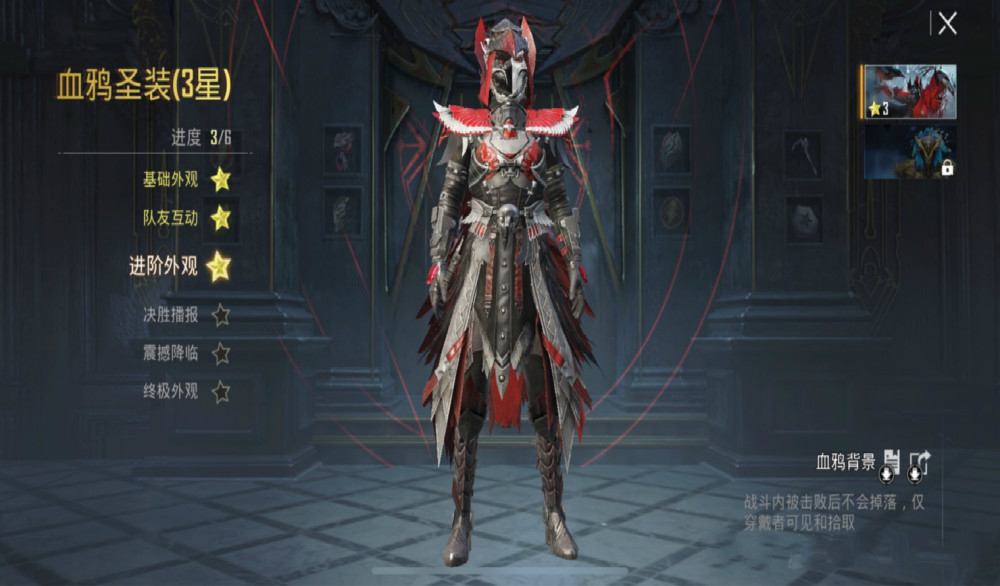Select the 基础外观 star level
1000x586 pixels.
pyautogui.click(x=220, y=180)
